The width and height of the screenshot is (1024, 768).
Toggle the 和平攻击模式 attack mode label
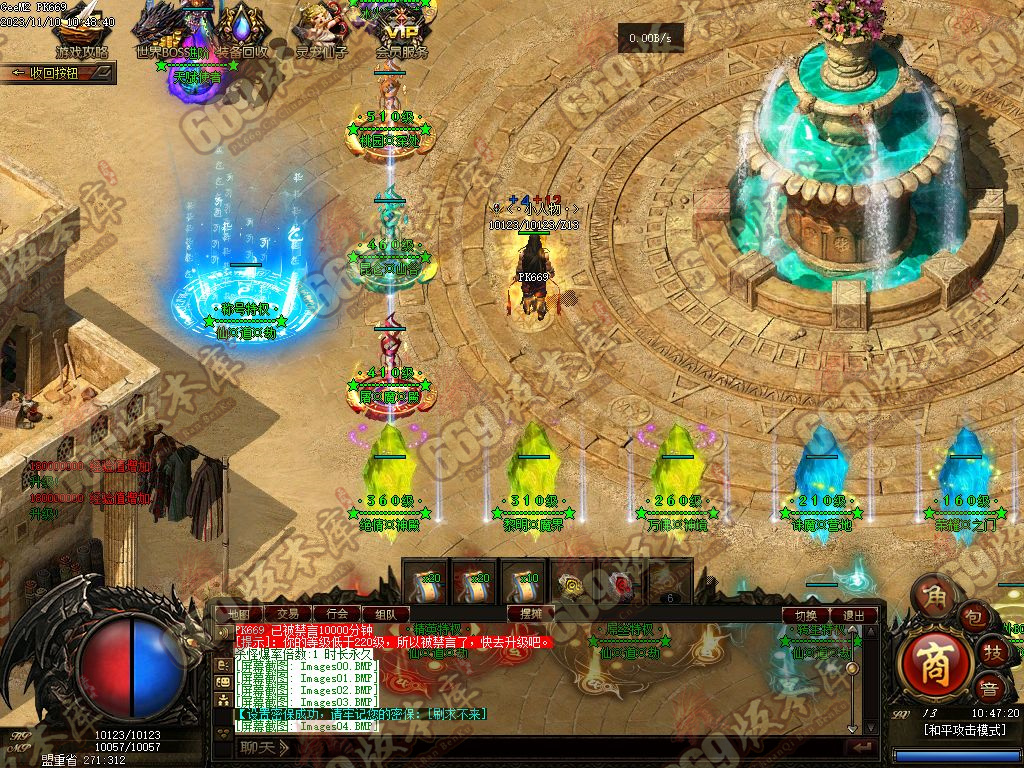pyautogui.click(x=964, y=731)
